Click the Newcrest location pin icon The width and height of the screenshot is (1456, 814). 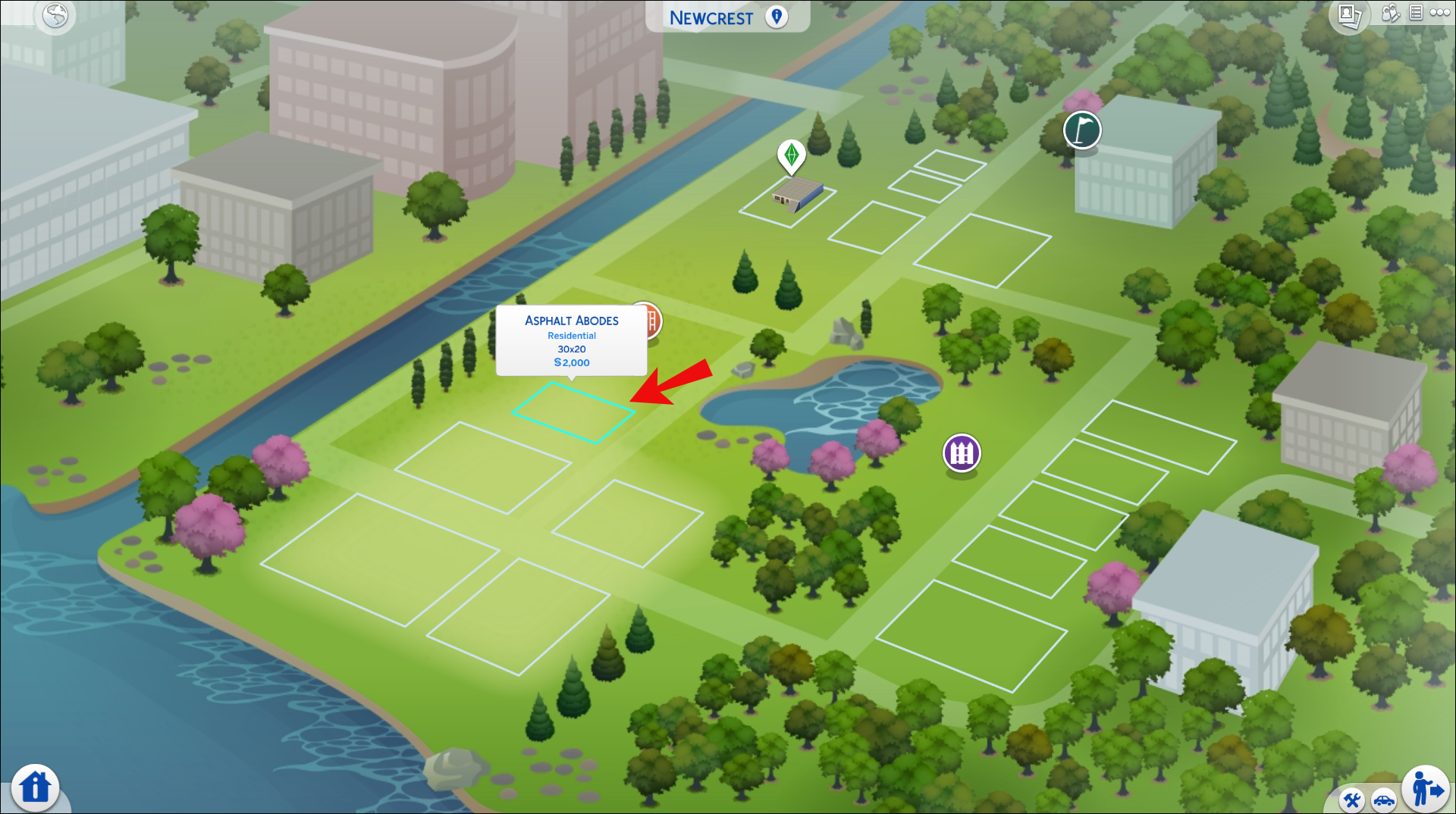coord(777,17)
